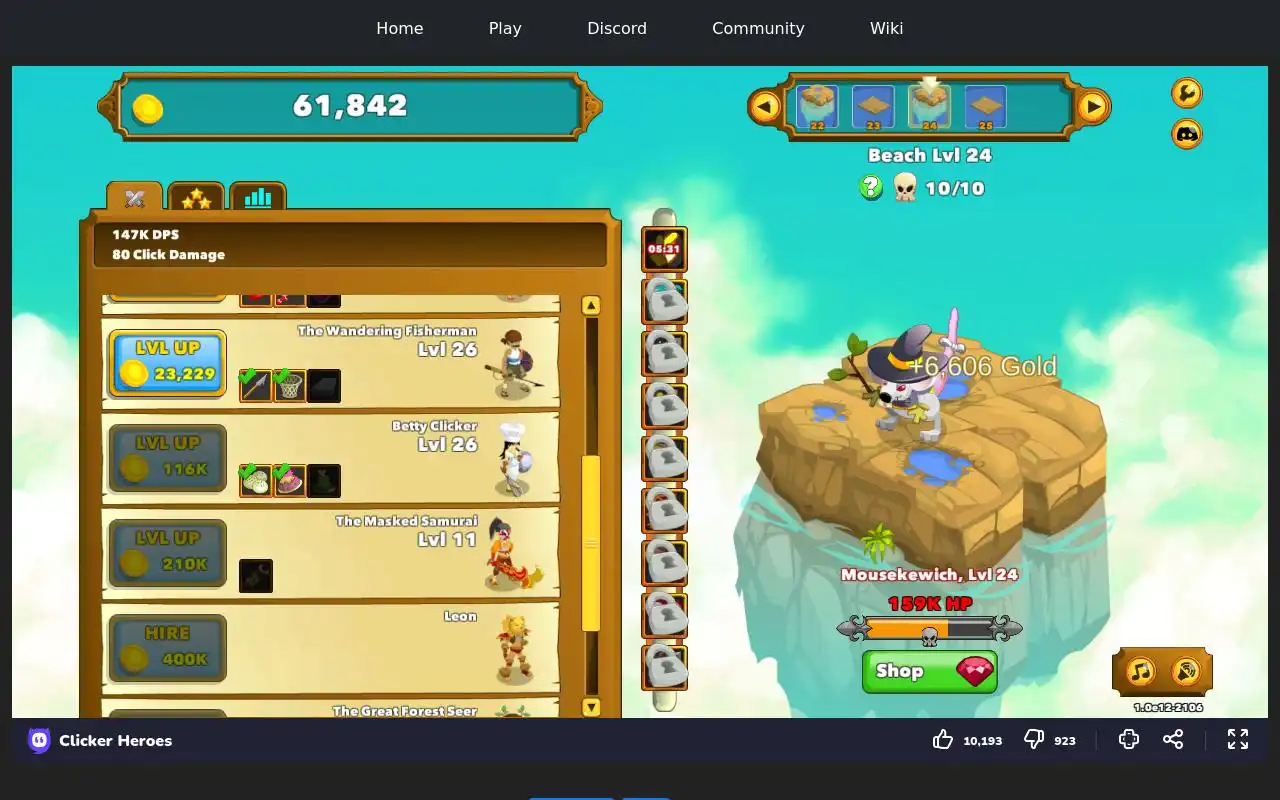Viewport: 1280px width, 800px height.
Task: Open the gem Shop
Action: pyautogui.click(x=929, y=671)
